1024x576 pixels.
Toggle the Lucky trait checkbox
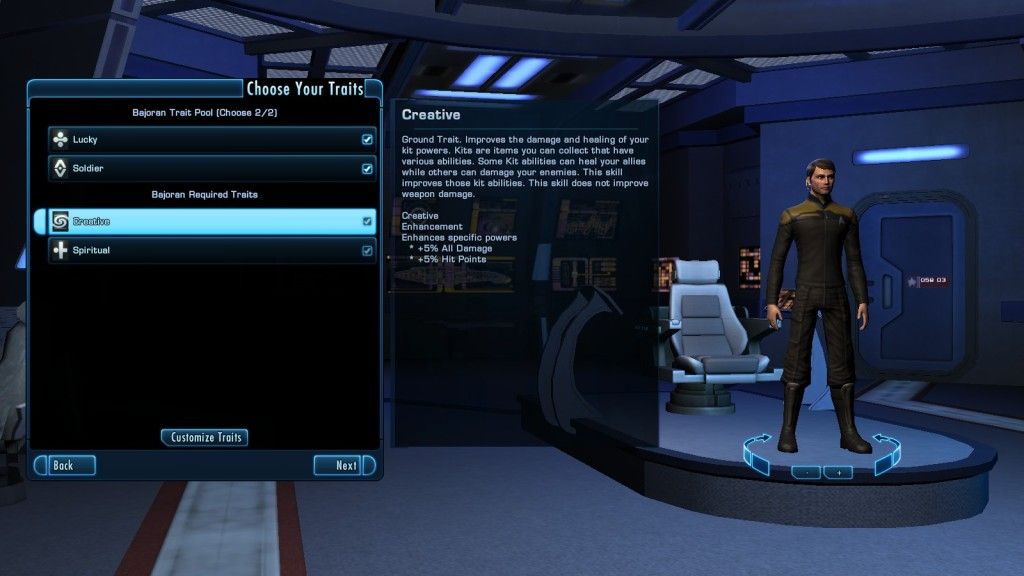pos(367,140)
